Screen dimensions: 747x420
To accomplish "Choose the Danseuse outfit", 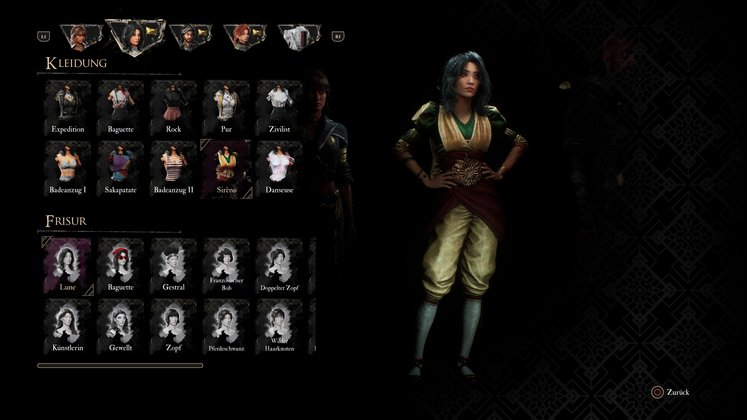I will [x=279, y=168].
